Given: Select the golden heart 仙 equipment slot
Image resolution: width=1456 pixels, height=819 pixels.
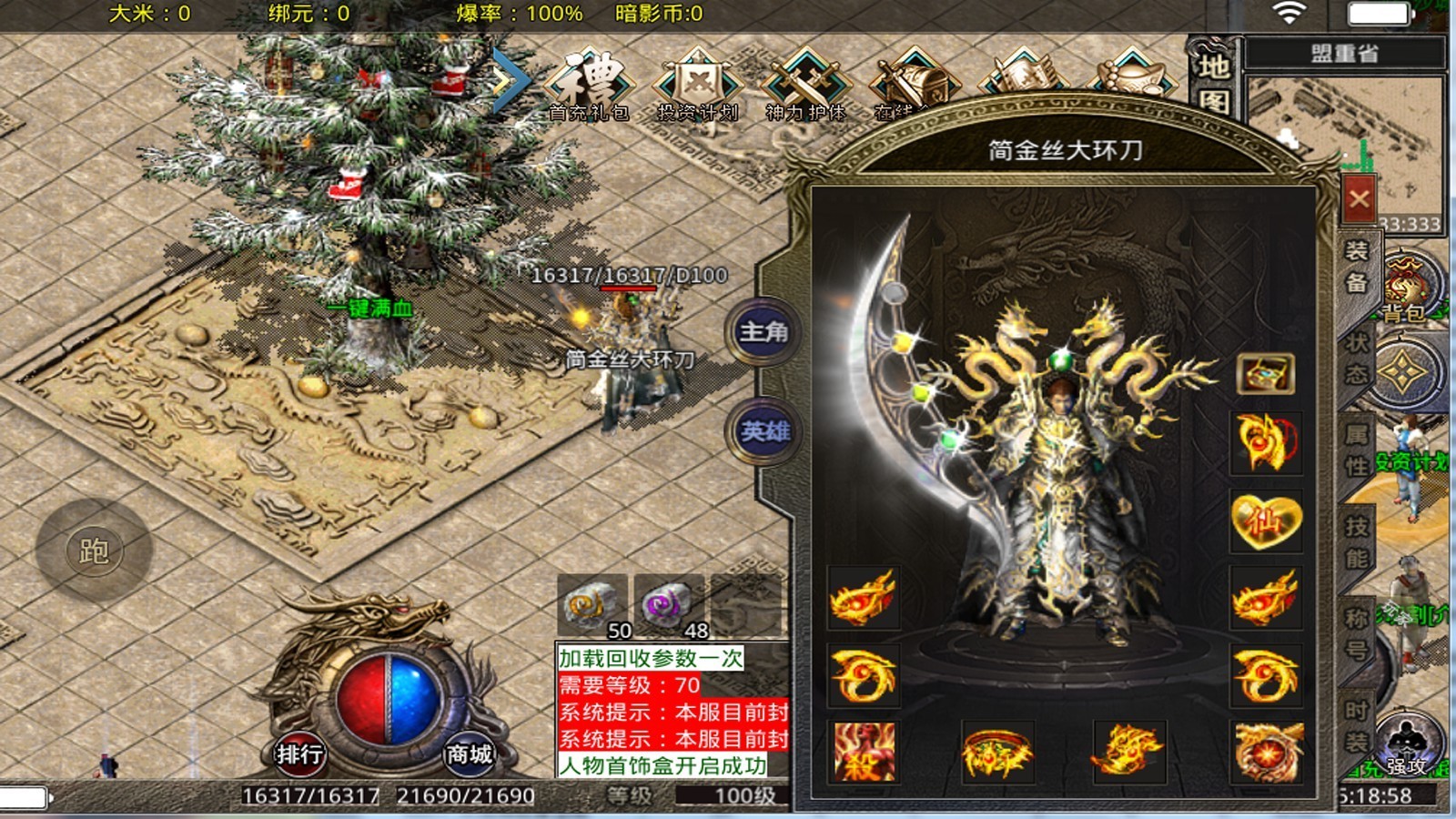Looking at the screenshot, I should 1265,521.
